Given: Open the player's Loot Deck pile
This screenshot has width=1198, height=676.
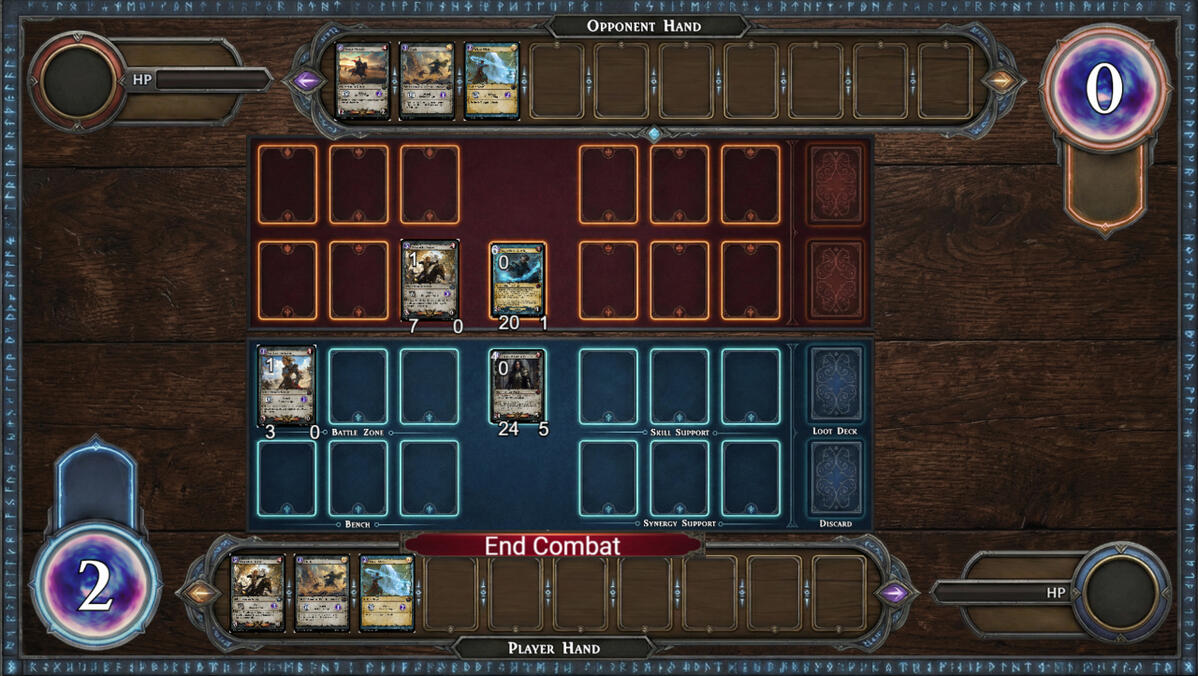Looking at the screenshot, I should (x=835, y=385).
